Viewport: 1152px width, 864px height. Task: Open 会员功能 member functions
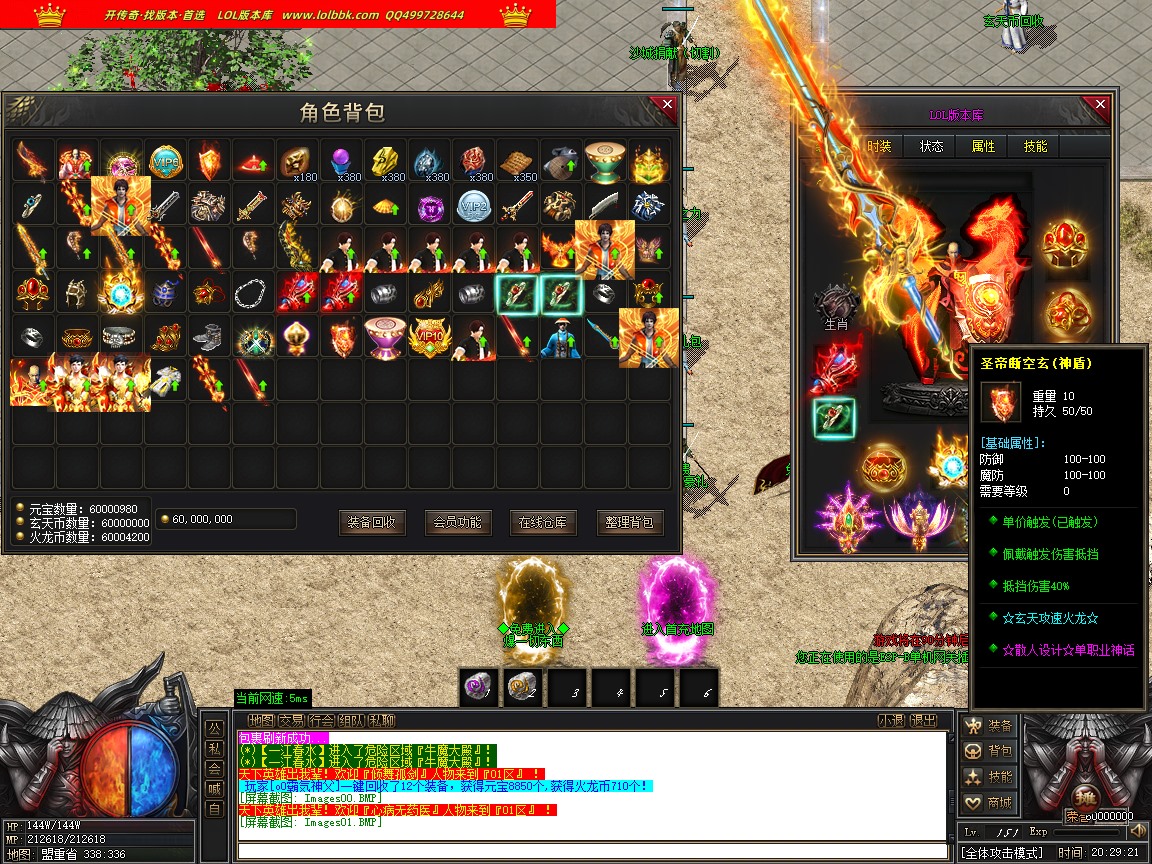[x=458, y=522]
